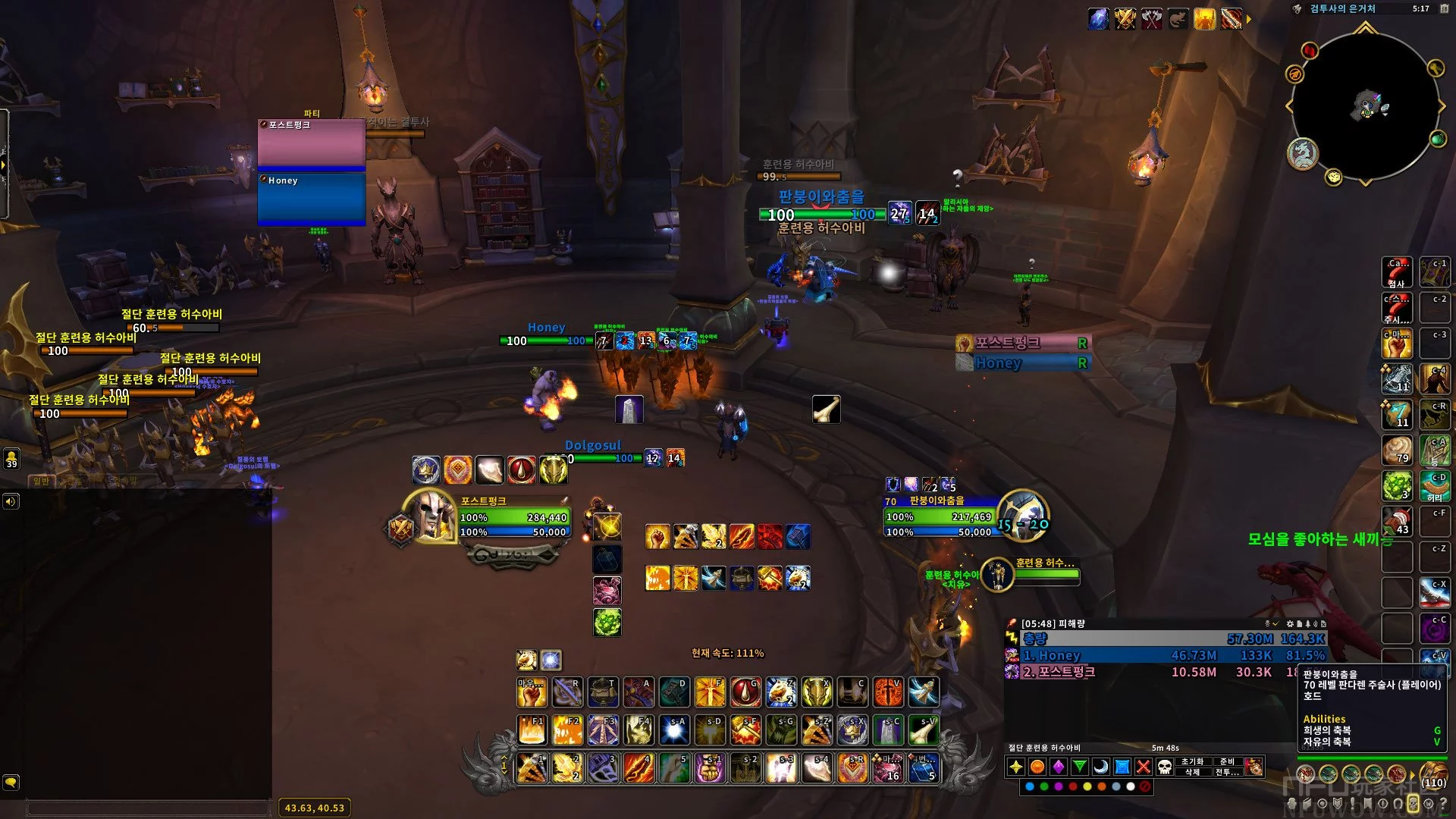This screenshot has width=1456, height=819.
Task: Click the crossed axes buff icon
Action: coord(1152,19)
